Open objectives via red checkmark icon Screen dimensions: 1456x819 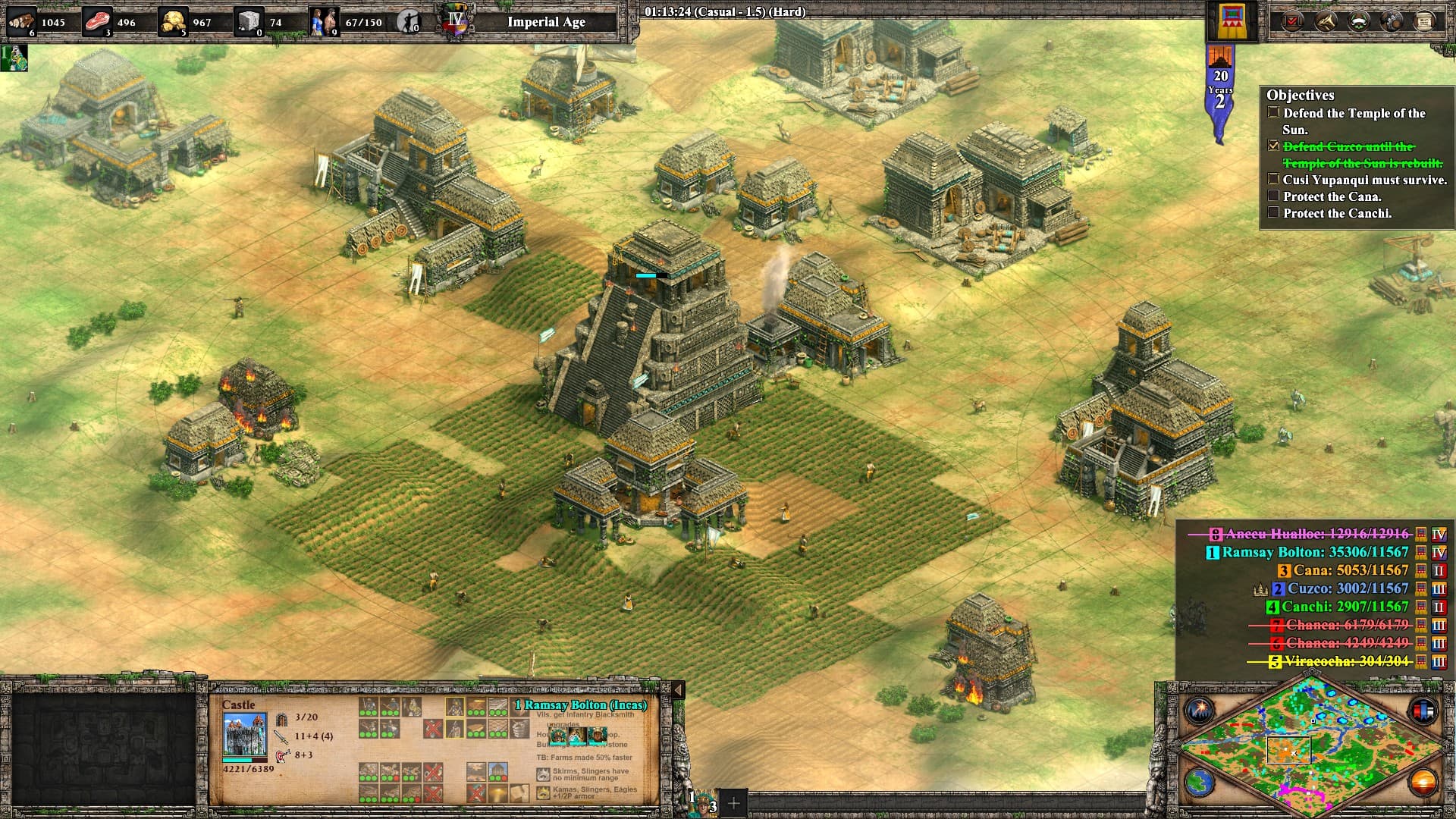(1292, 21)
